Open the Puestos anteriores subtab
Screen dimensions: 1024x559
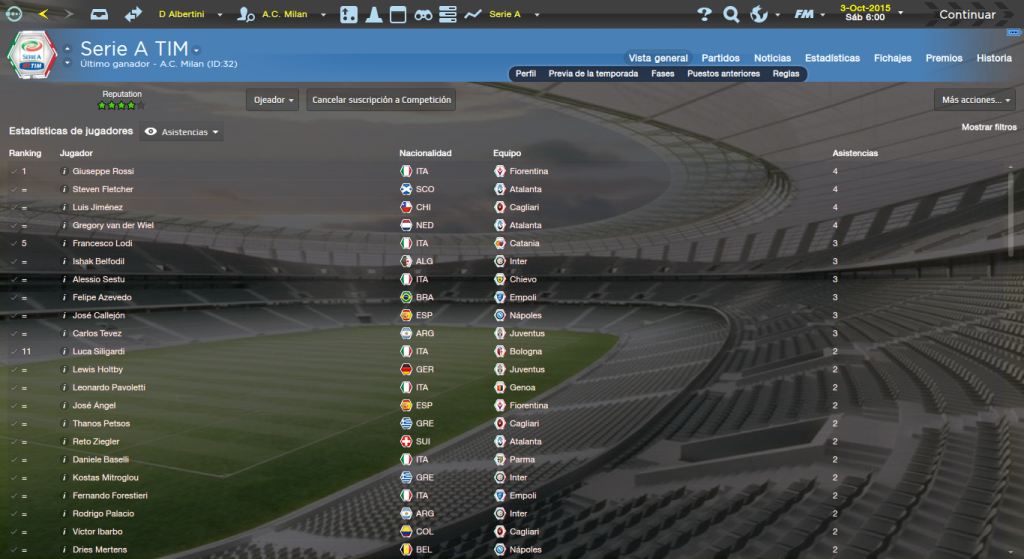coord(723,74)
